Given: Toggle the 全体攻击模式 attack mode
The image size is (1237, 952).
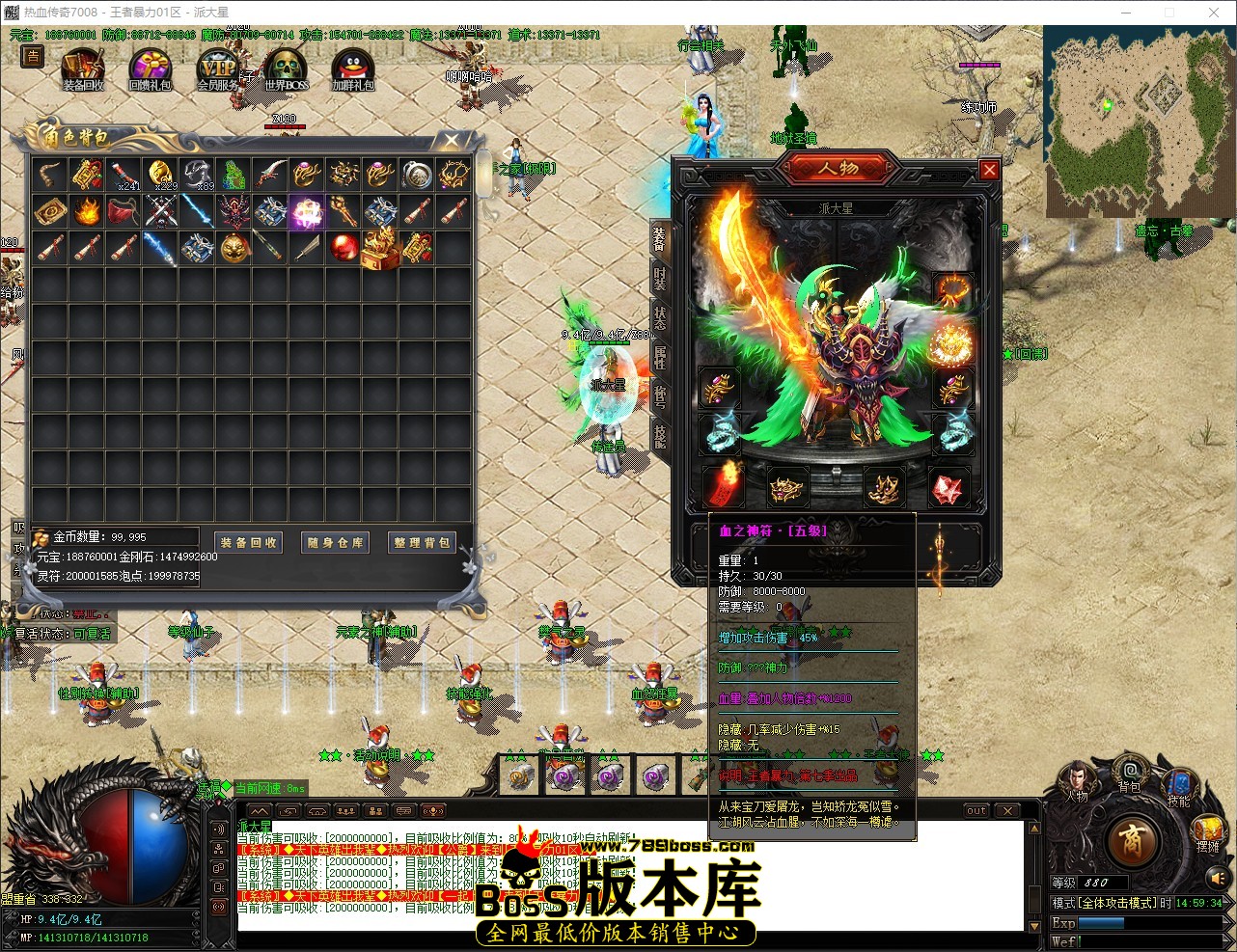Looking at the screenshot, I should point(1117,903).
